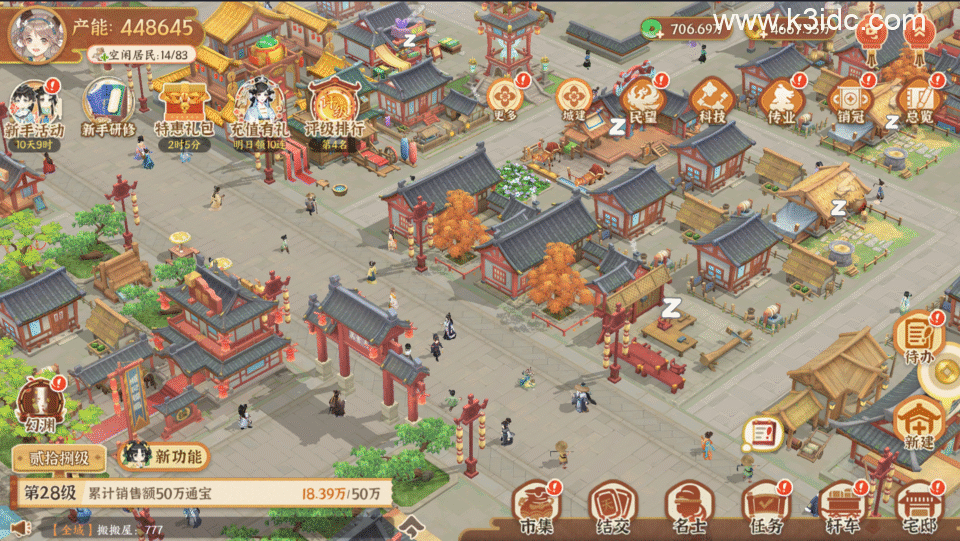Open the 更多 more menu

[505, 98]
